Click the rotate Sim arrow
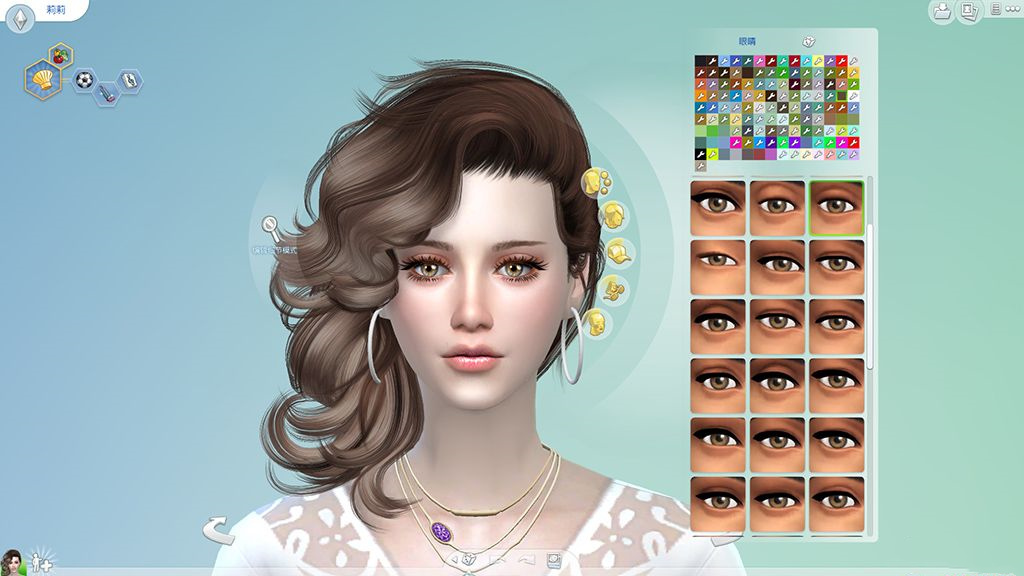This screenshot has width=1024, height=576. tap(219, 531)
